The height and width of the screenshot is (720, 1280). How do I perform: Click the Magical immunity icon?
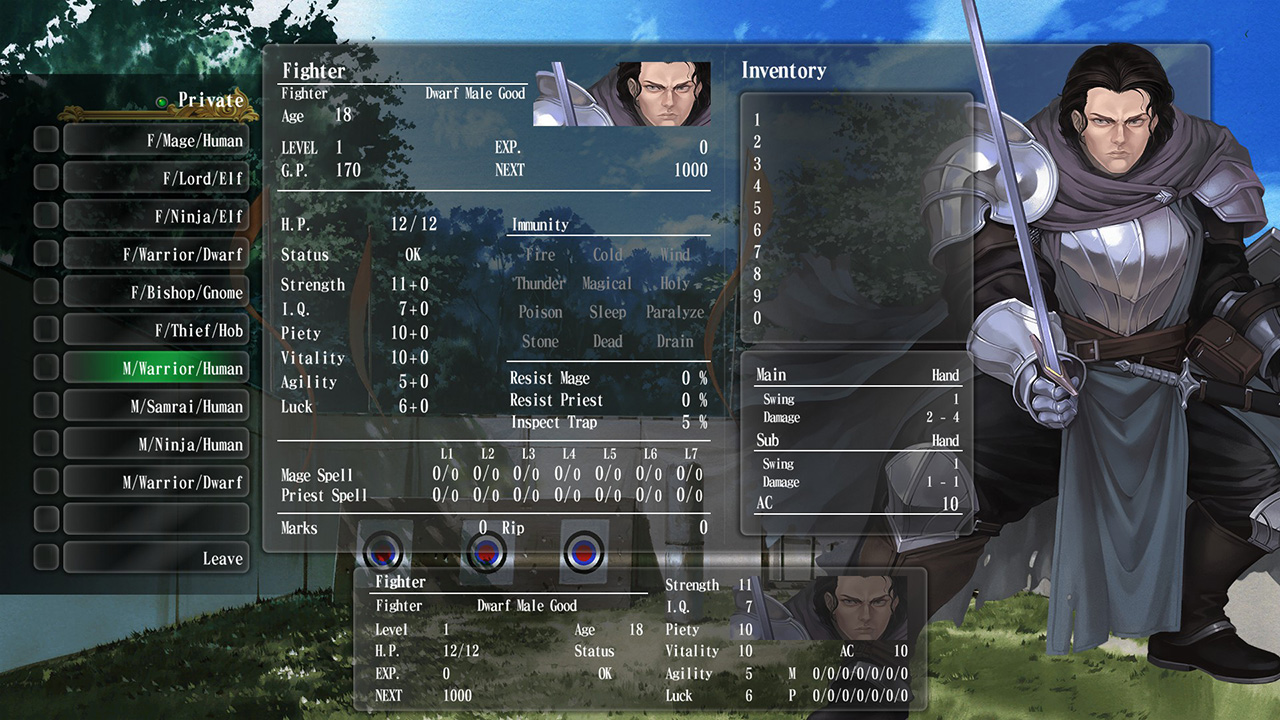coord(607,284)
